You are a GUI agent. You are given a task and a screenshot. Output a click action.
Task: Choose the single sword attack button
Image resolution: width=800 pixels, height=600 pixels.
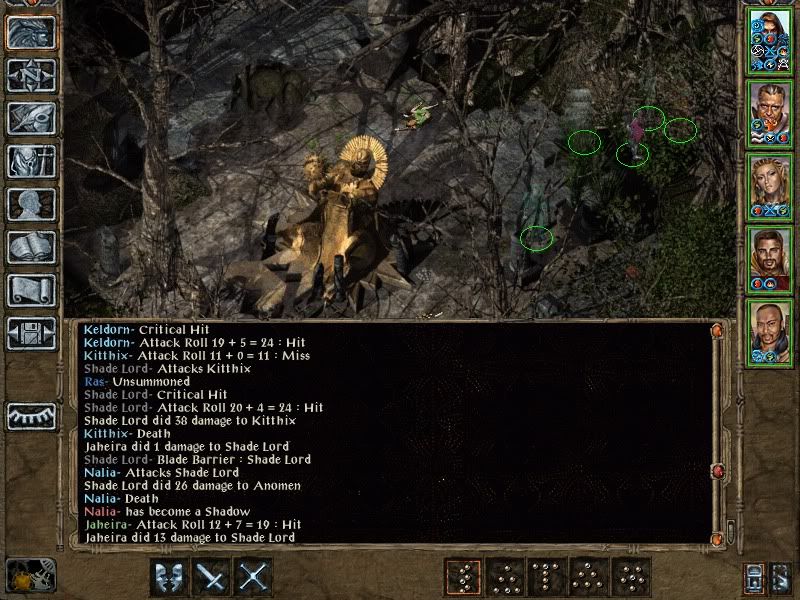pos(212,577)
